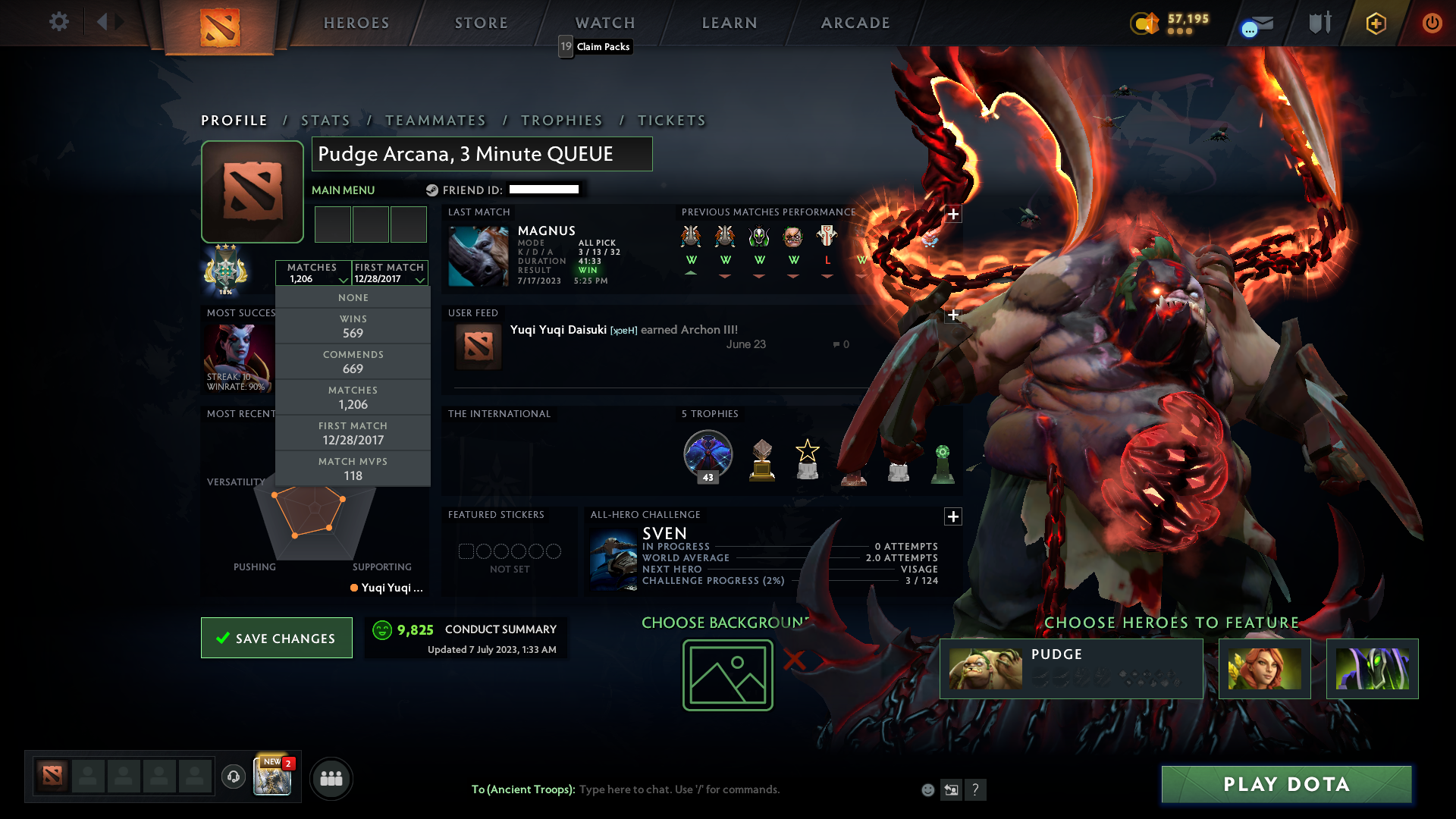Click the question mark help icon near chat
The height and width of the screenshot is (819, 1456).
tap(976, 790)
